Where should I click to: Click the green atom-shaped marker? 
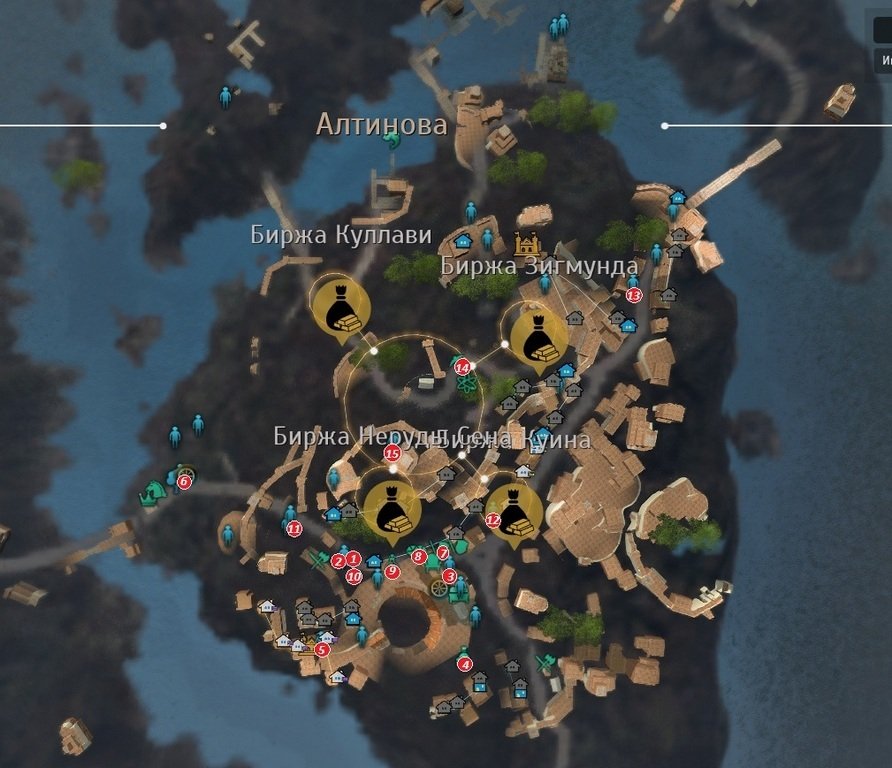pyautogui.click(x=467, y=386)
